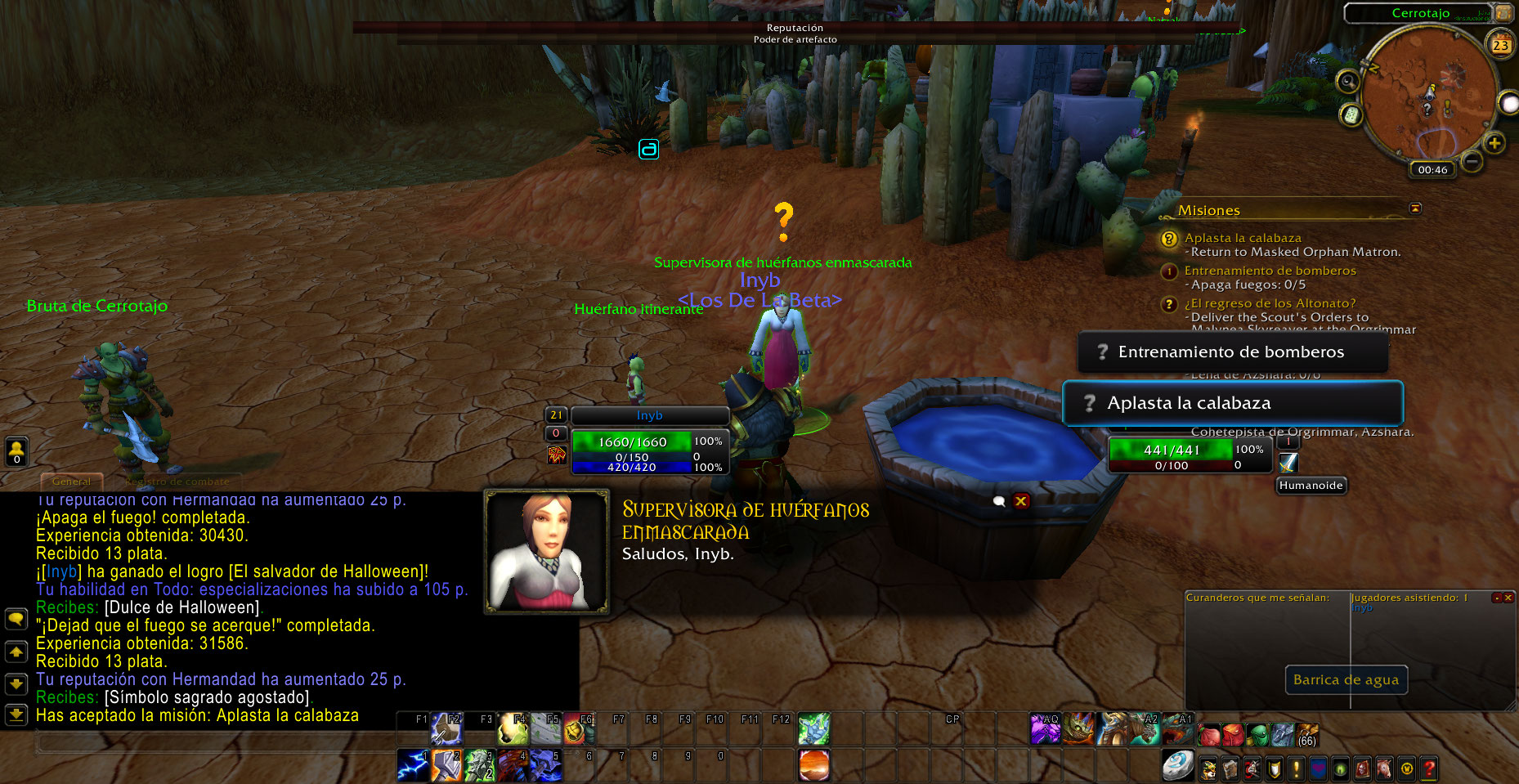Viewport: 1519px width, 784px height.
Task: Choose the 'Entrenamiento de bomberos' quest option
Action: 1232,352
